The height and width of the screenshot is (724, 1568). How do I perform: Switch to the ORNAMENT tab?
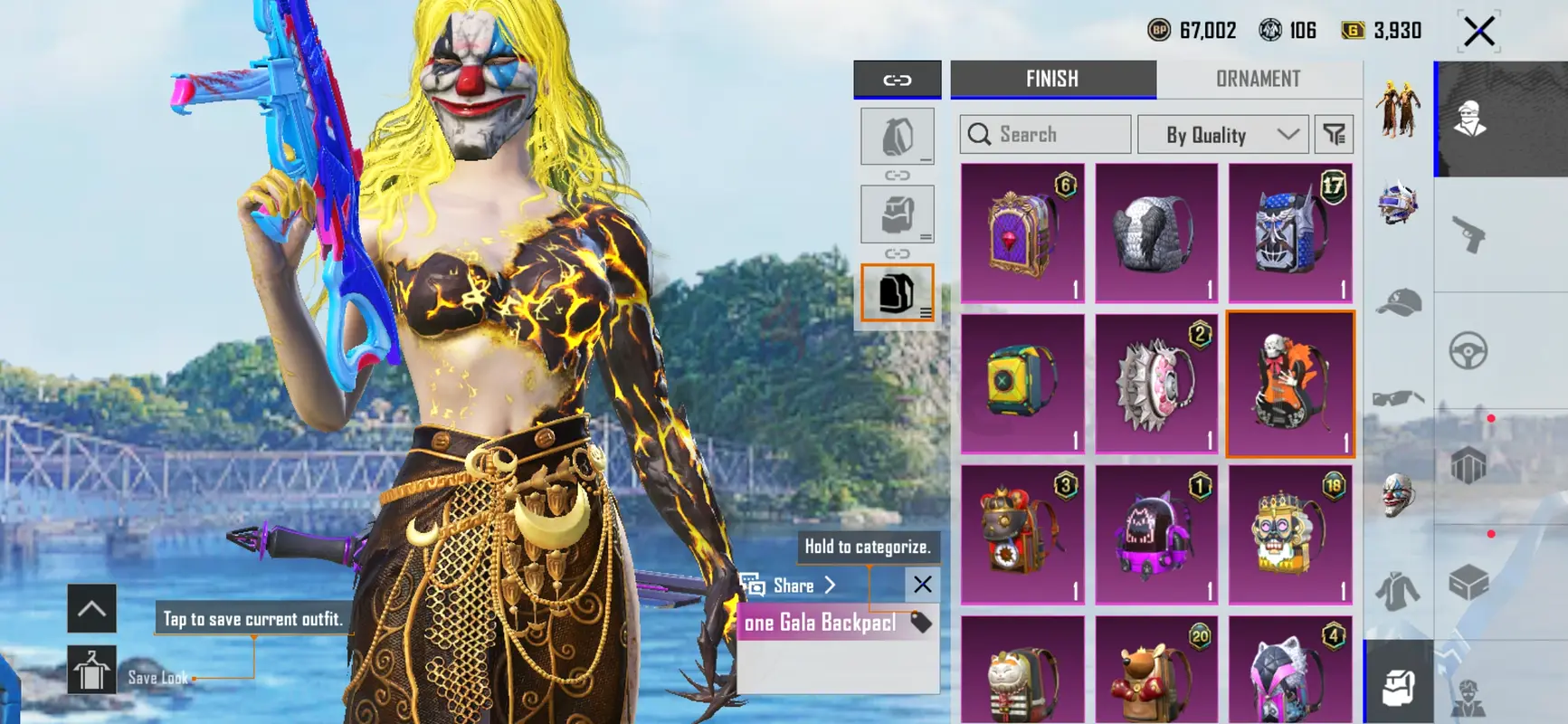(1258, 80)
